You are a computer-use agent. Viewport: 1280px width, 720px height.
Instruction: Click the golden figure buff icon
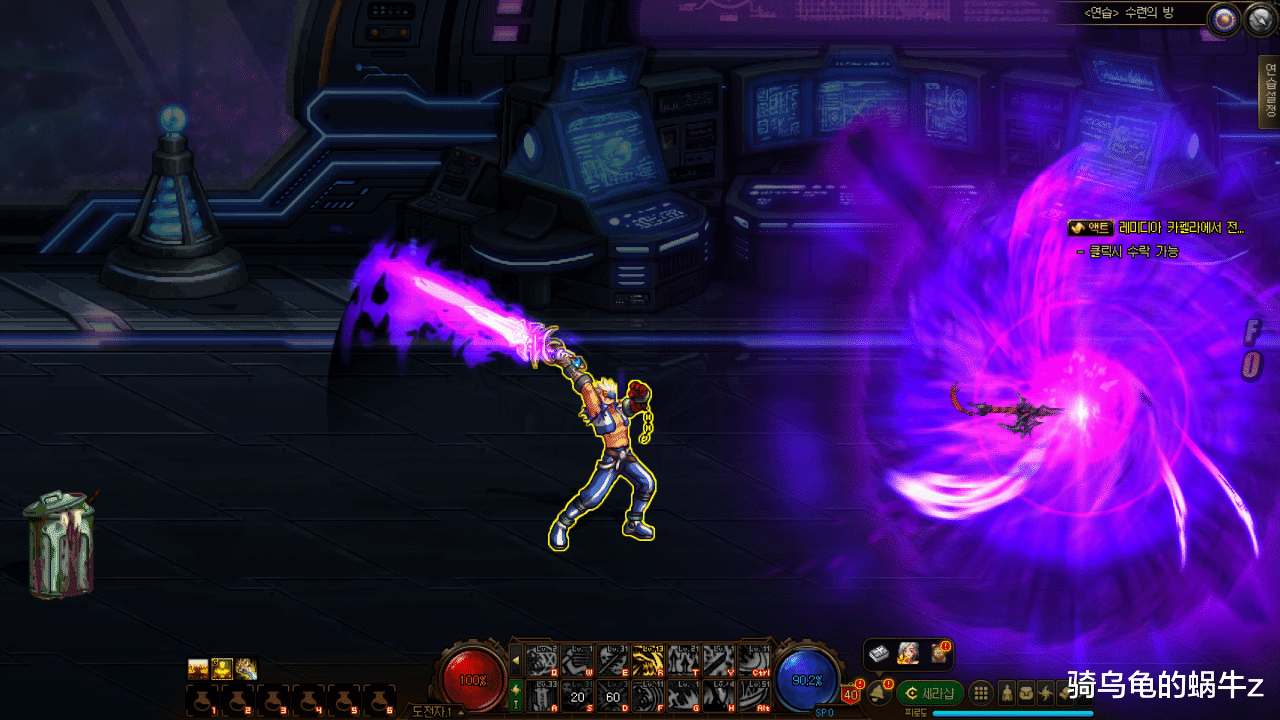(222, 669)
